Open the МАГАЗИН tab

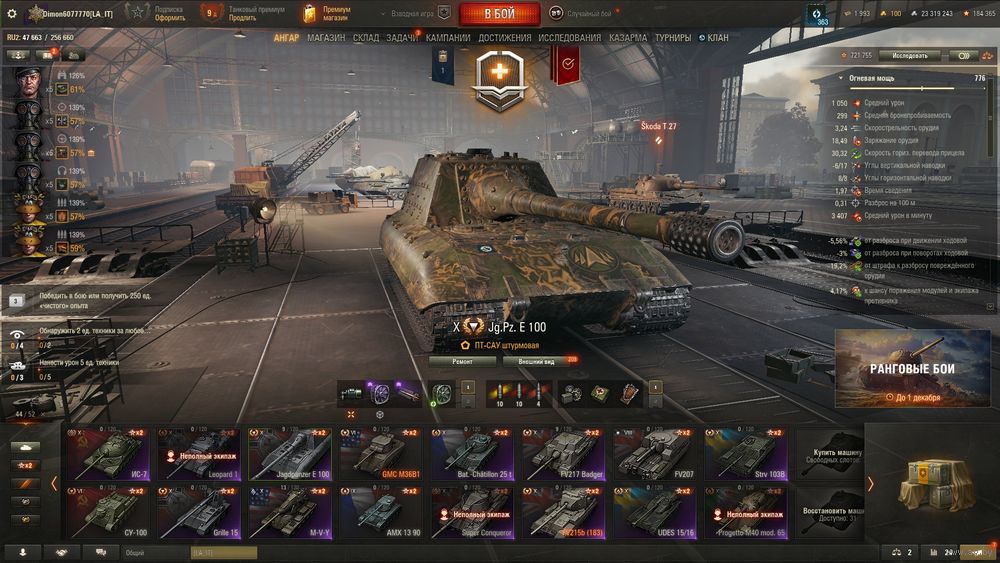[x=326, y=38]
